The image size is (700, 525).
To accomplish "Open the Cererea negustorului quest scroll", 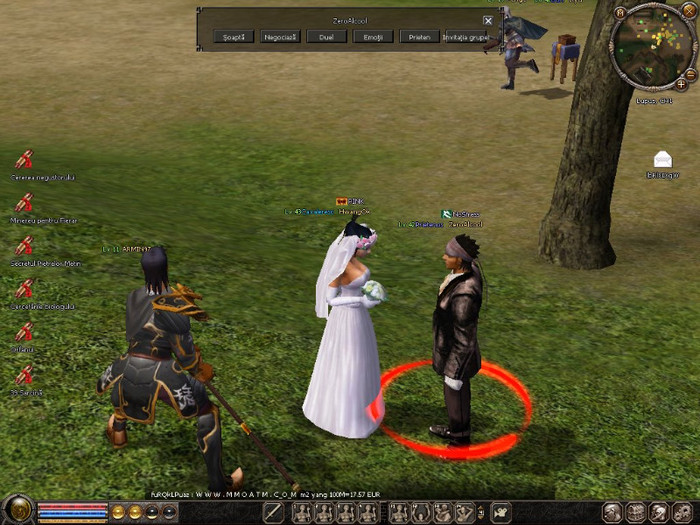I will [25, 160].
